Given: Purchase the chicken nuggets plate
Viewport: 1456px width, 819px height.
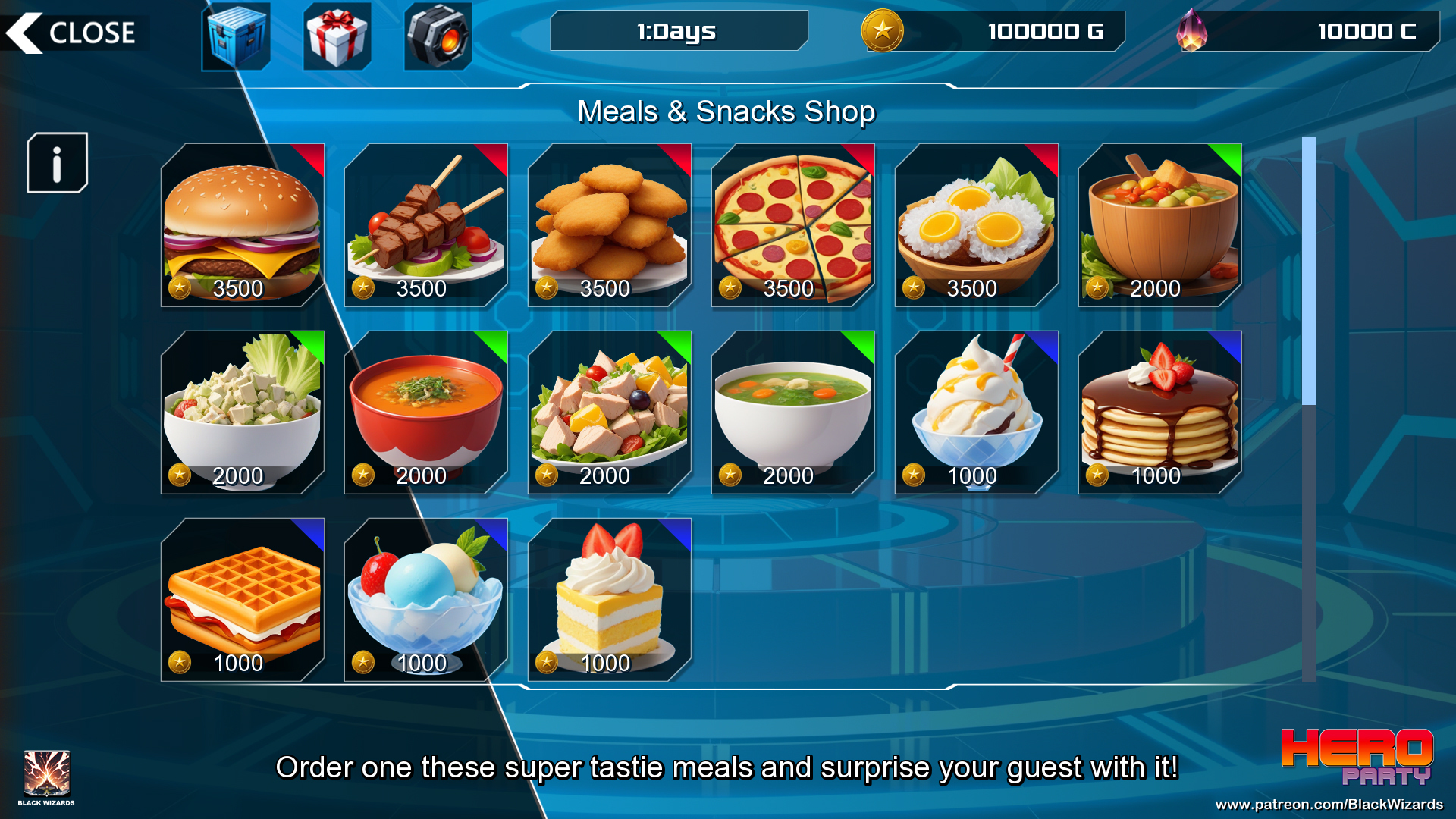Looking at the screenshot, I should pos(610,225).
